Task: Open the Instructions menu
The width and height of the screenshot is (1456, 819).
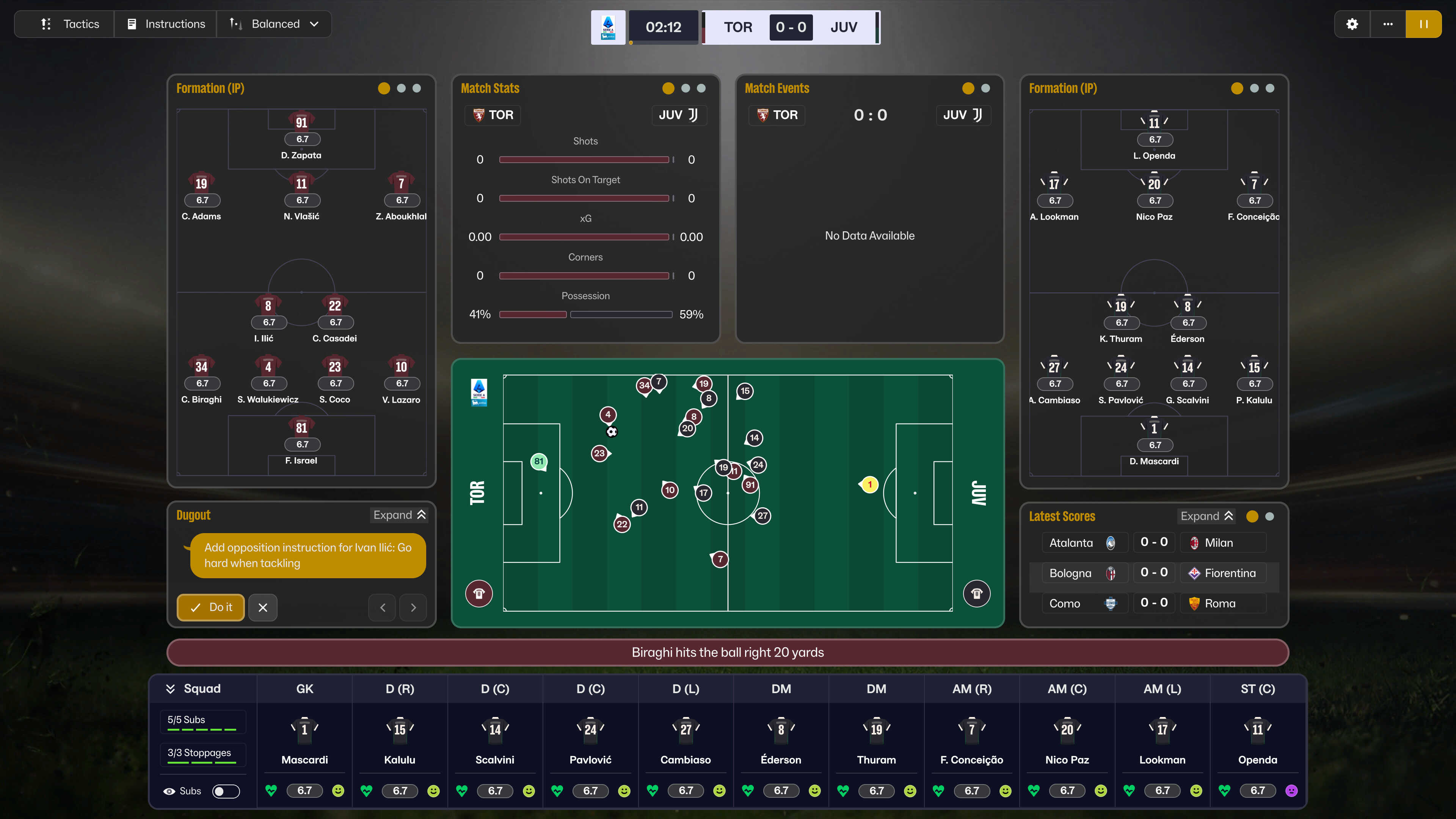Action: pyautogui.click(x=166, y=24)
